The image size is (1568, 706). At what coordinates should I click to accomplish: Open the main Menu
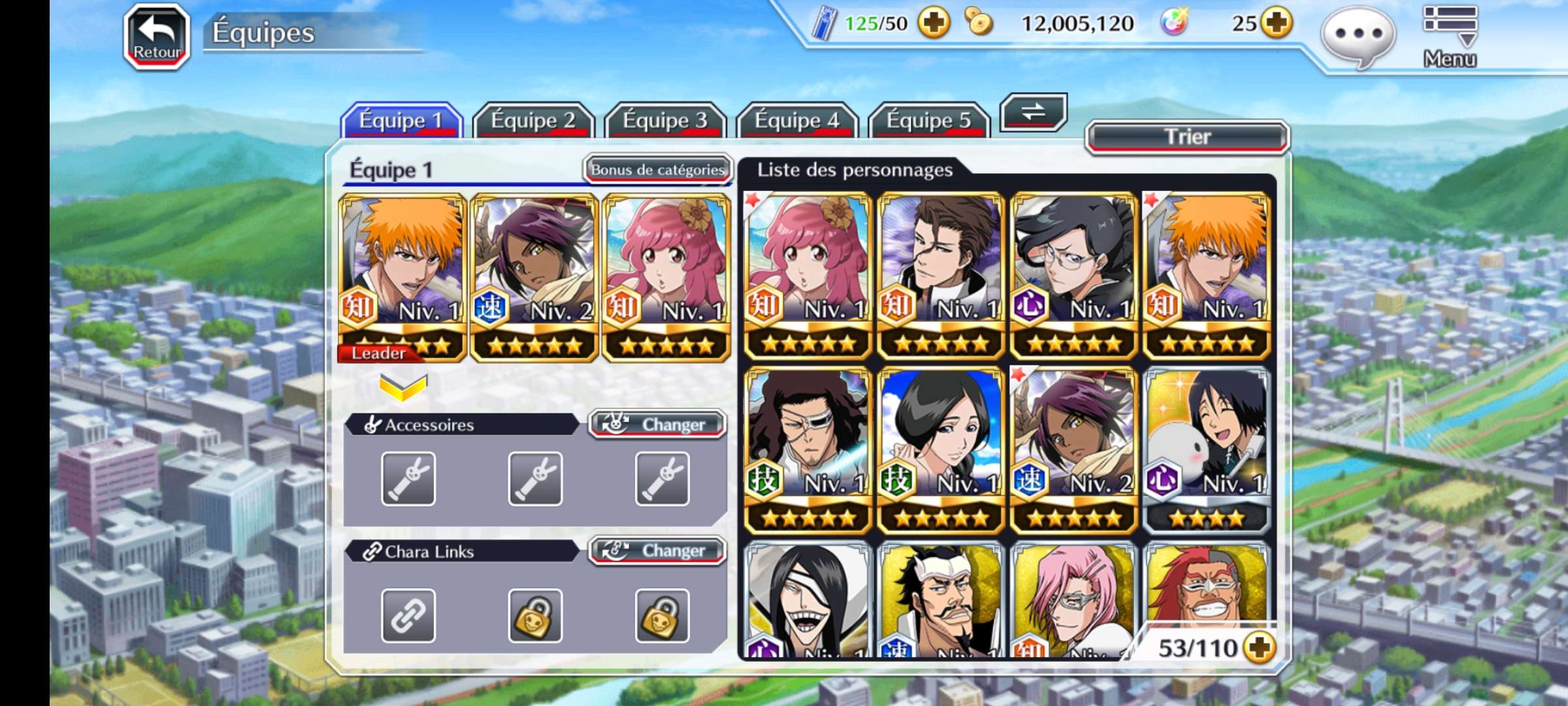[x=1449, y=36]
